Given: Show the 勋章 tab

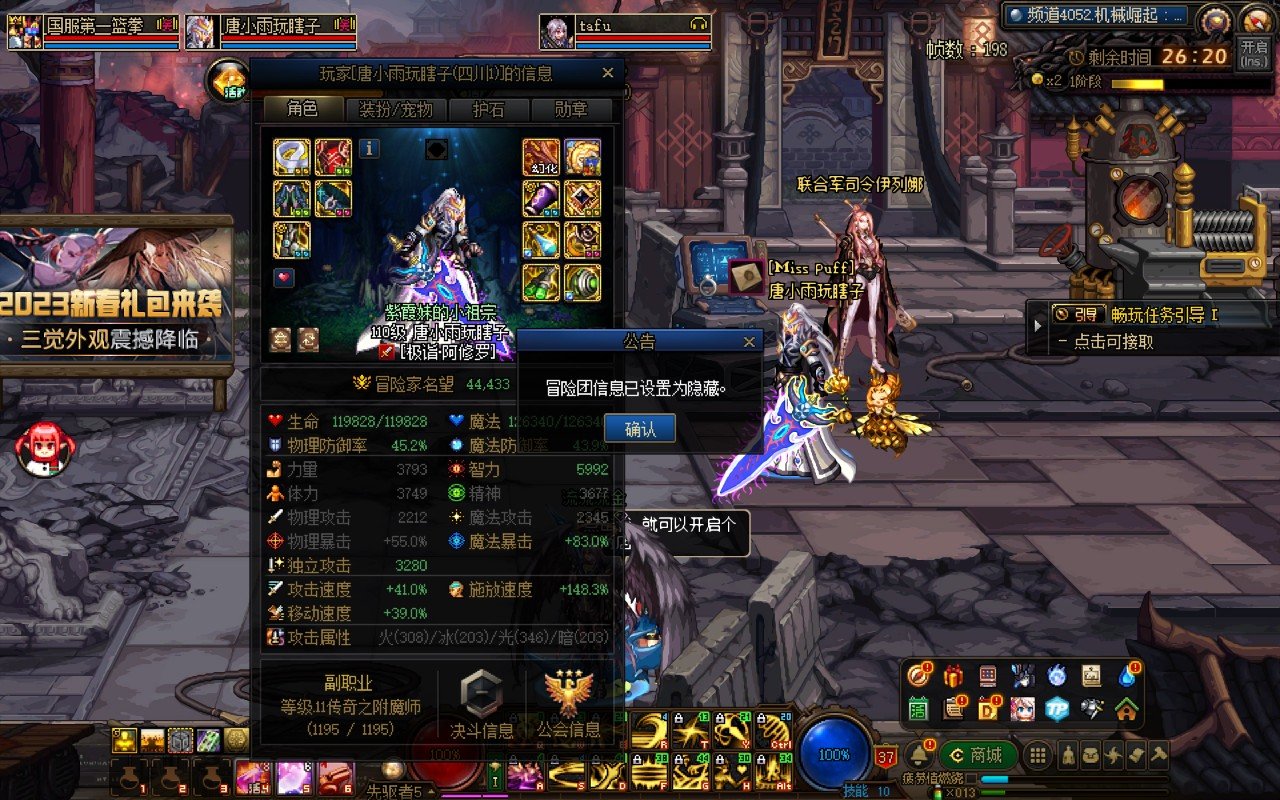Looking at the screenshot, I should click(571, 109).
